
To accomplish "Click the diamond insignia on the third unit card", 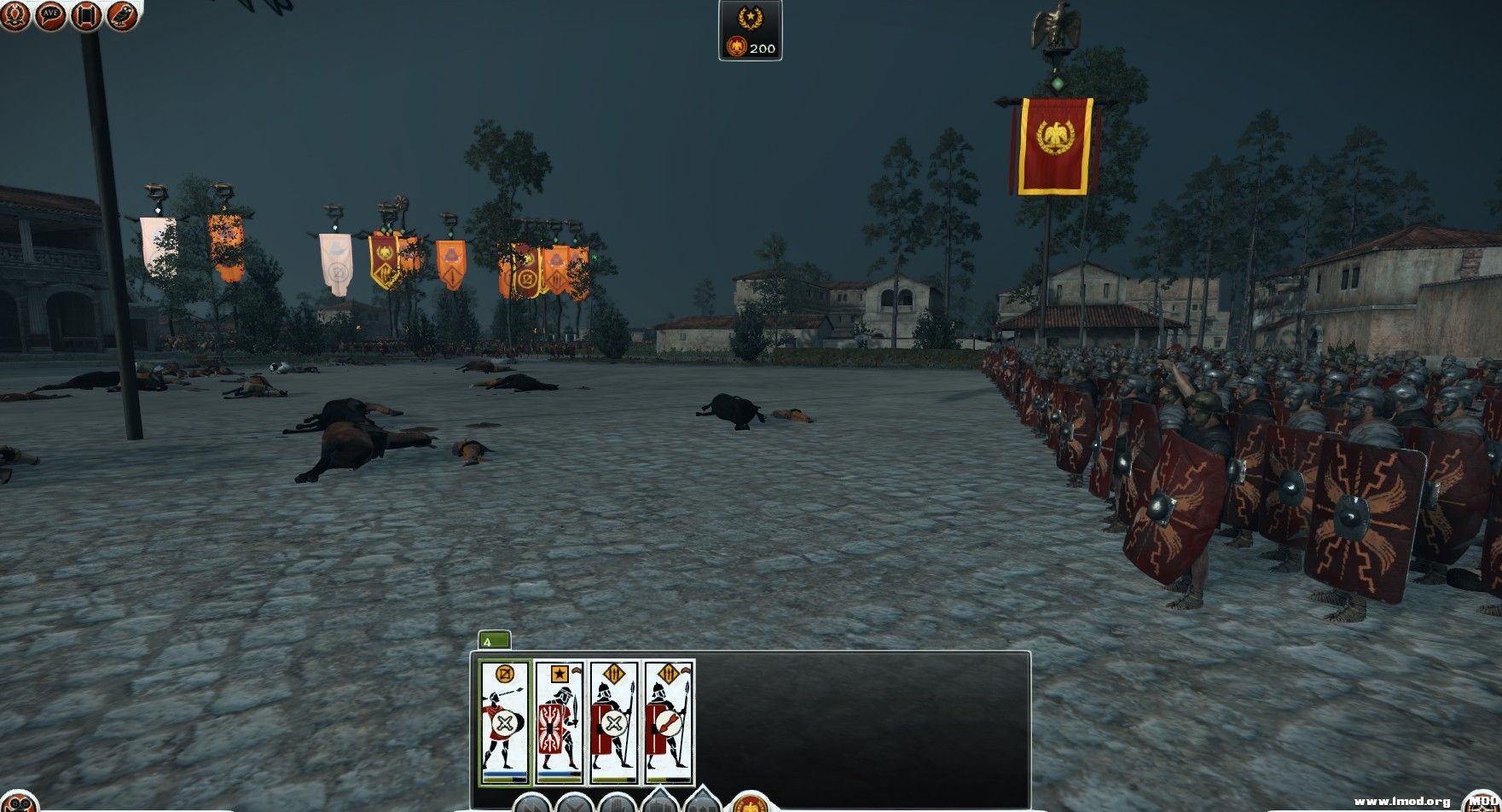I will click(x=613, y=673).
